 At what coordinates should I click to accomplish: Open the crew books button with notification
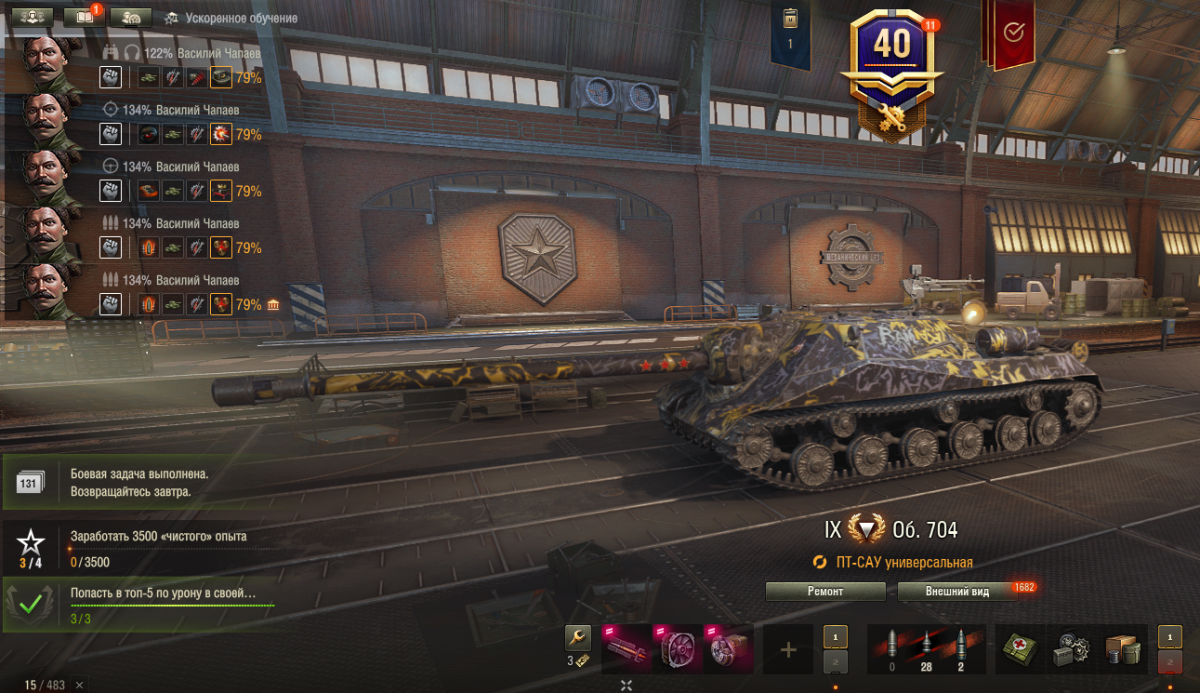tap(84, 17)
